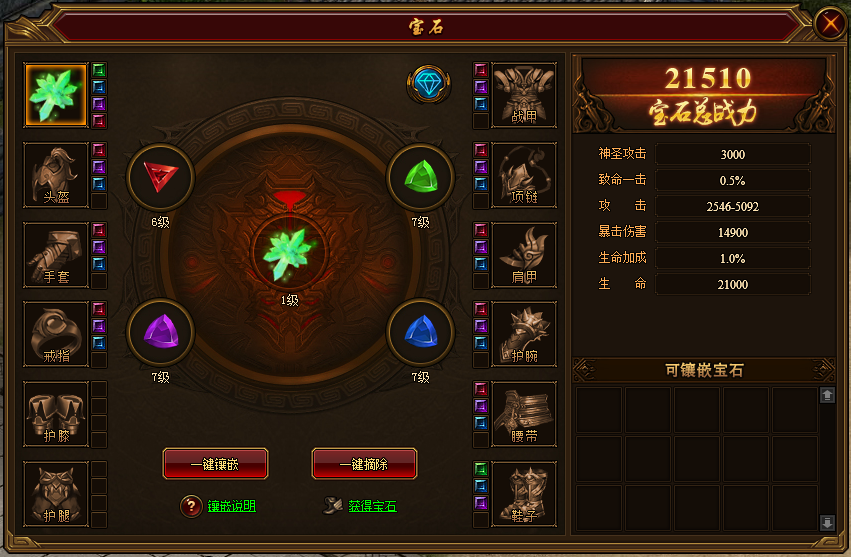Select the 护腕 bracer equipment slot

[524, 334]
